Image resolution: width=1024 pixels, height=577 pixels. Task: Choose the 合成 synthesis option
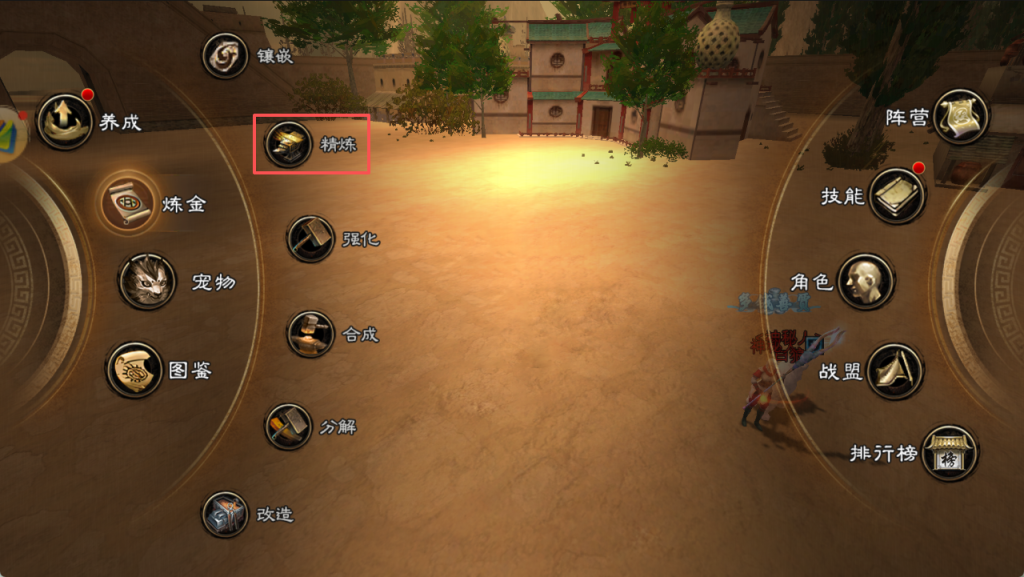[x=311, y=333]
